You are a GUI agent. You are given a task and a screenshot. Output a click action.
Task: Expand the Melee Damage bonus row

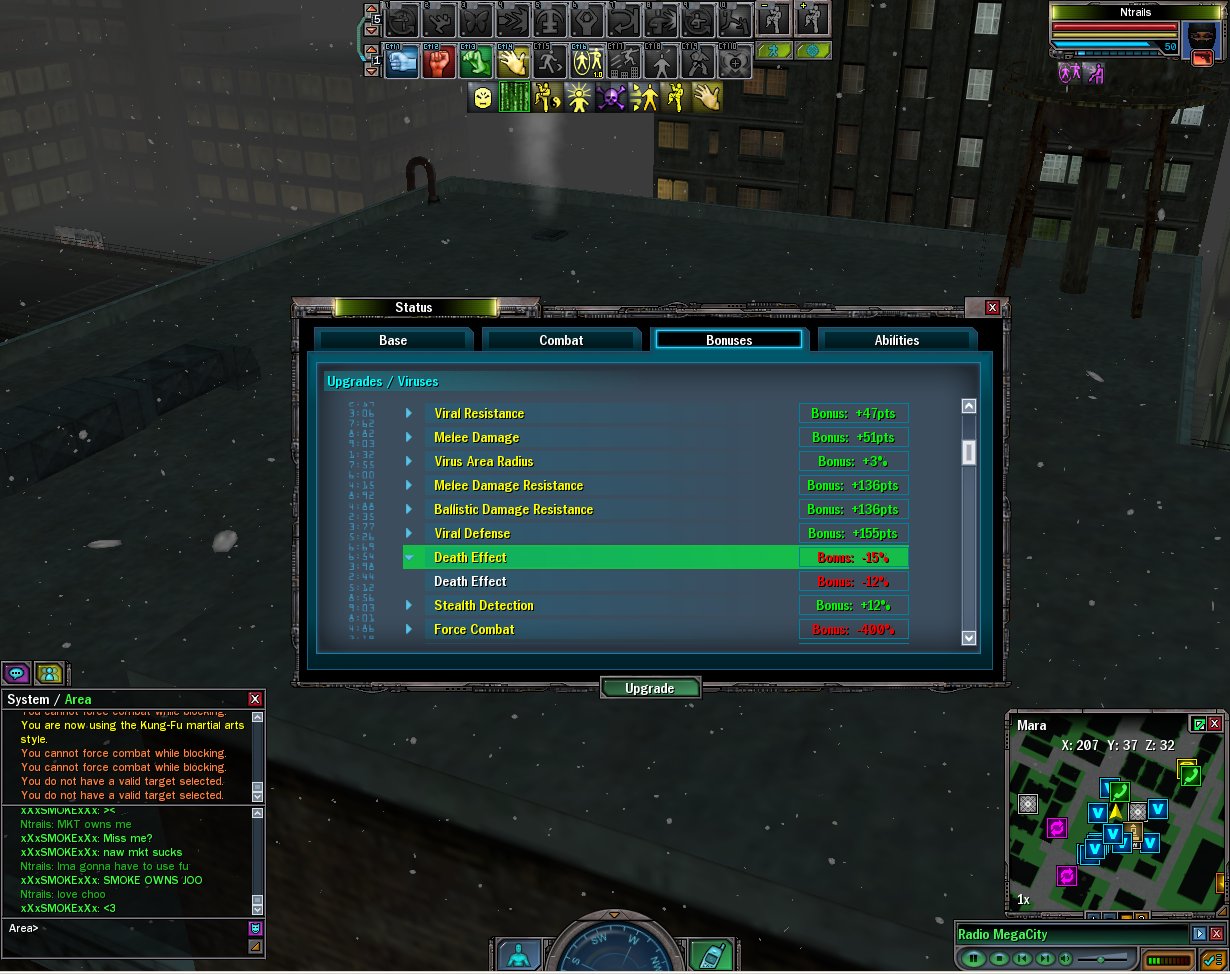coord(409,437)
